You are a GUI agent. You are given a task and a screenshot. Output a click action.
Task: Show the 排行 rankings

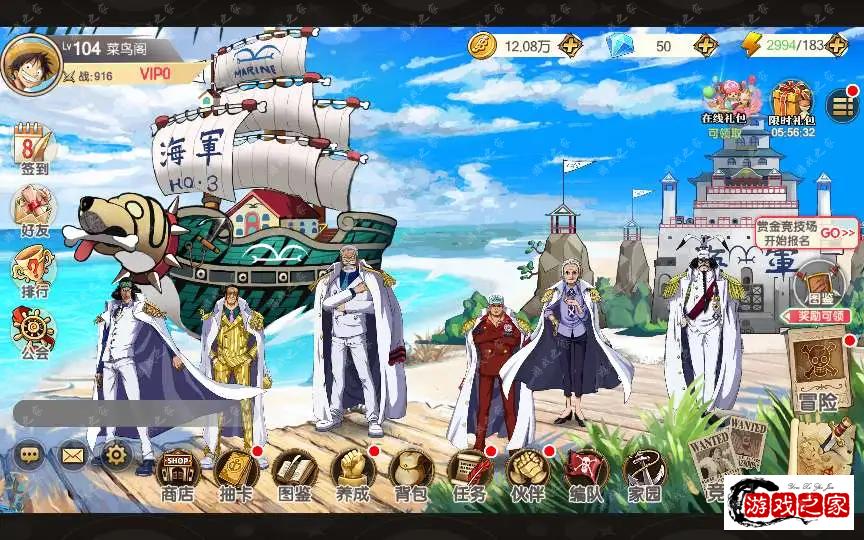[33, 272]
